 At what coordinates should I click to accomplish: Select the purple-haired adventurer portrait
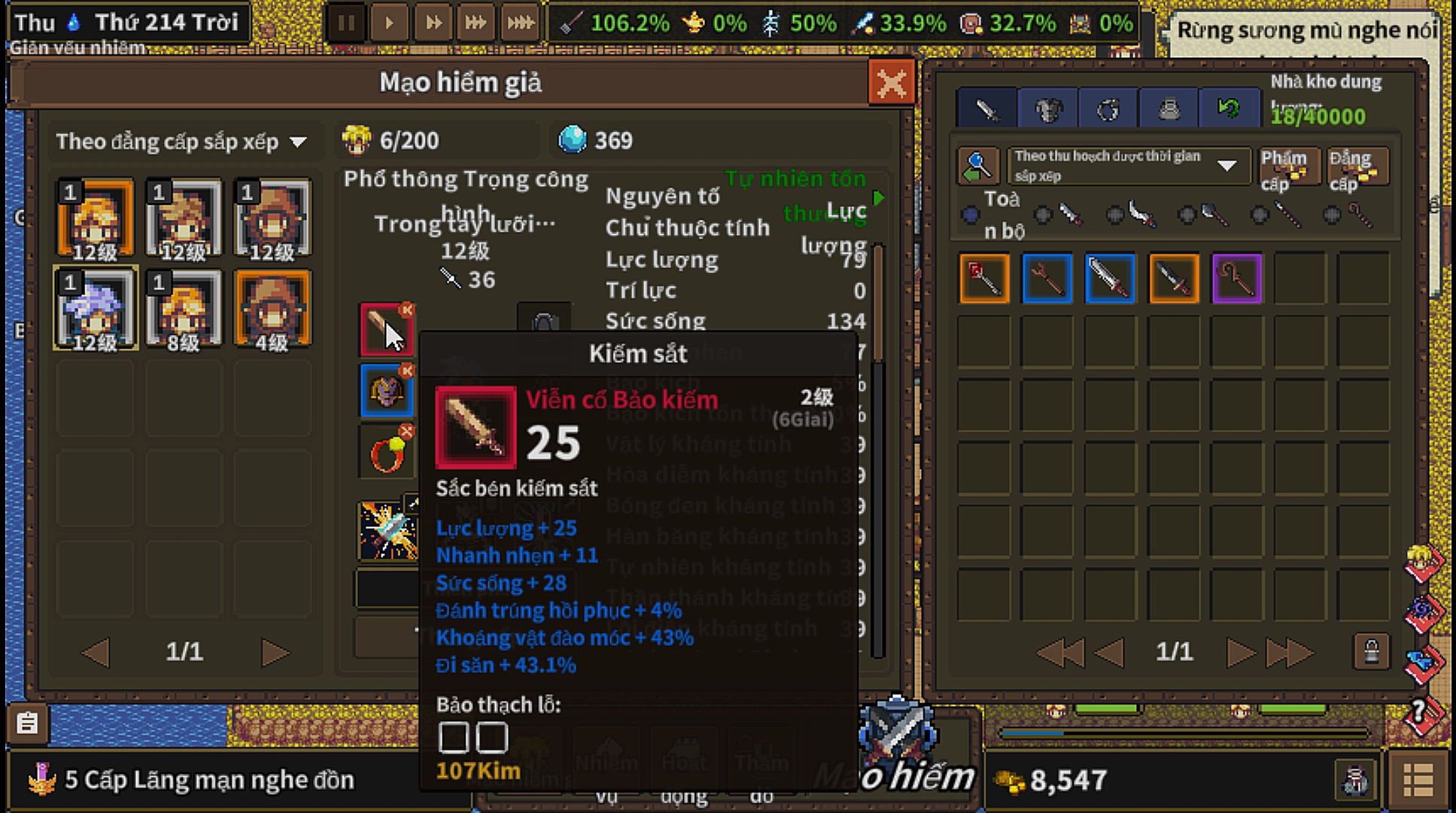pos(95,308)
